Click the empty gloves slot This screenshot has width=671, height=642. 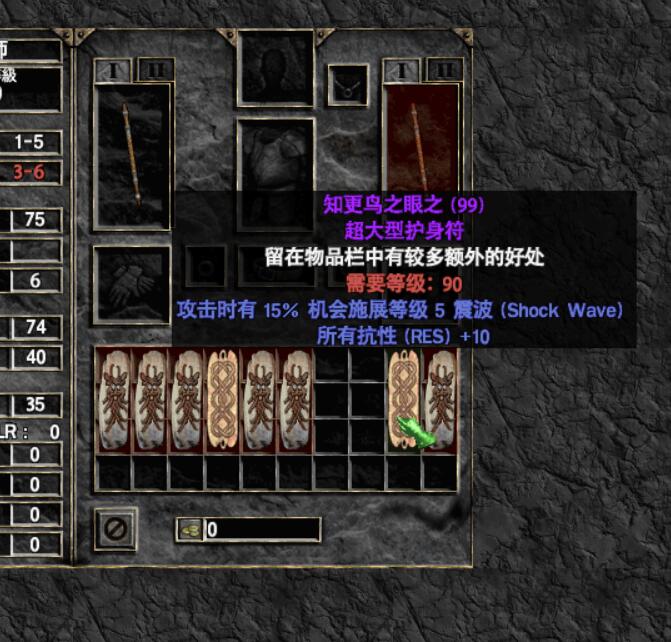131,285
